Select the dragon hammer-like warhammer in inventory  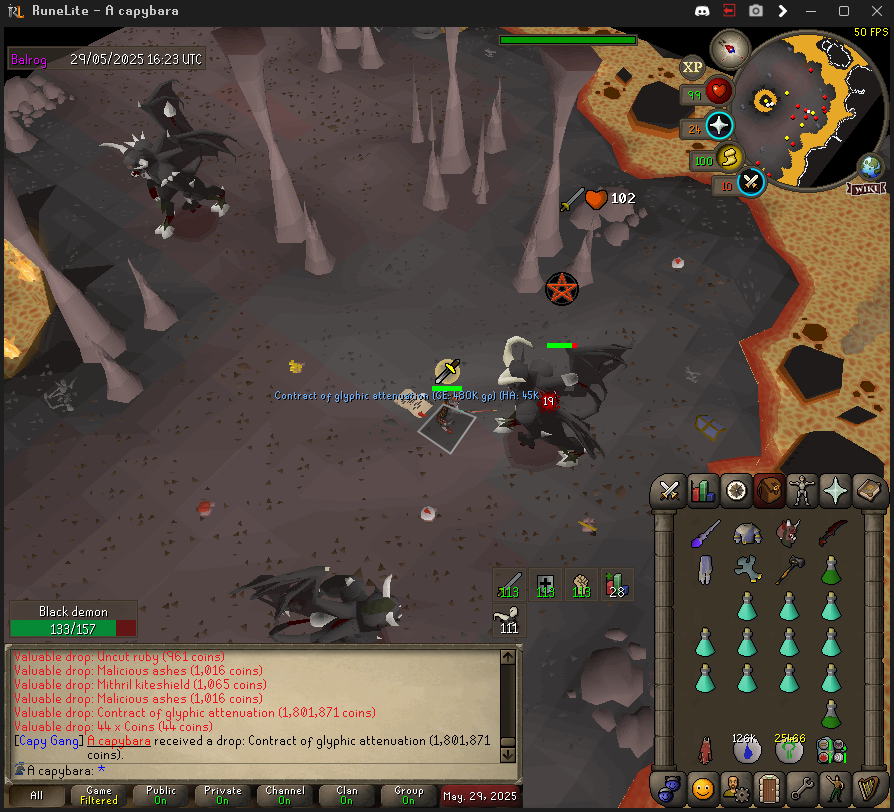pyautogui.click(x=788, y=570)
